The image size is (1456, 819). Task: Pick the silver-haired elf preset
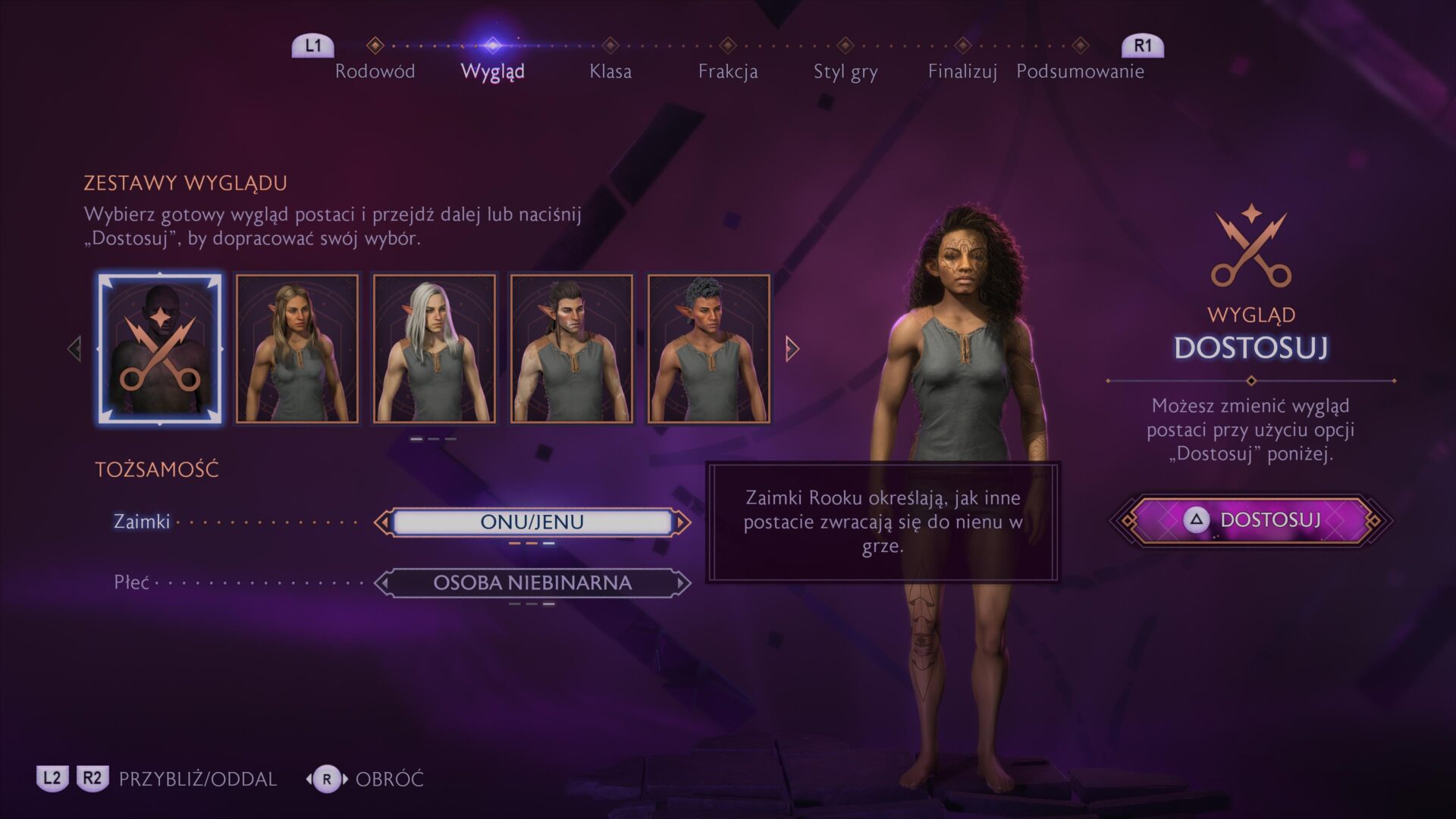435,348
